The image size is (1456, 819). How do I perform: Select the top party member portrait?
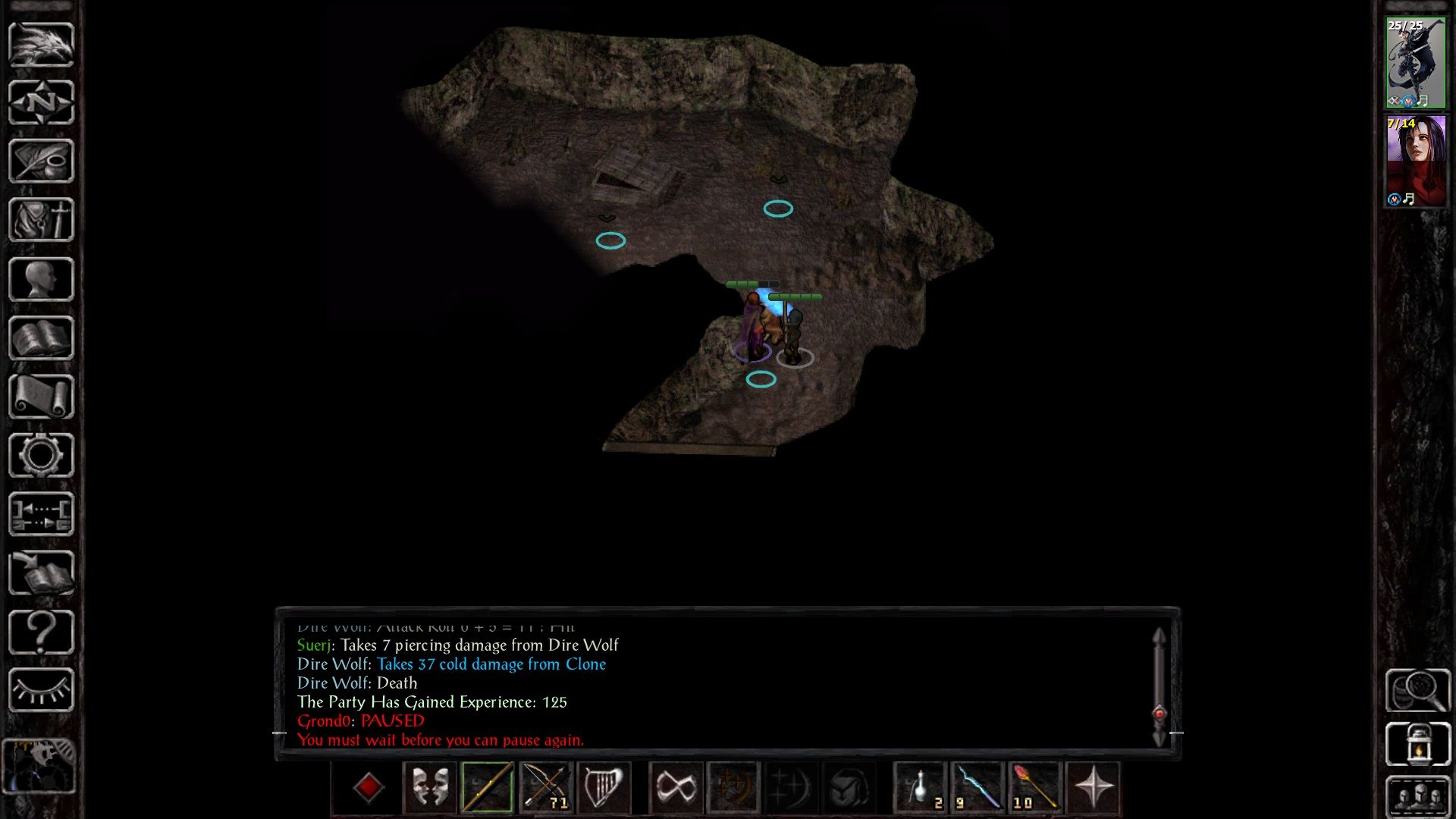tap(1415, 63)
